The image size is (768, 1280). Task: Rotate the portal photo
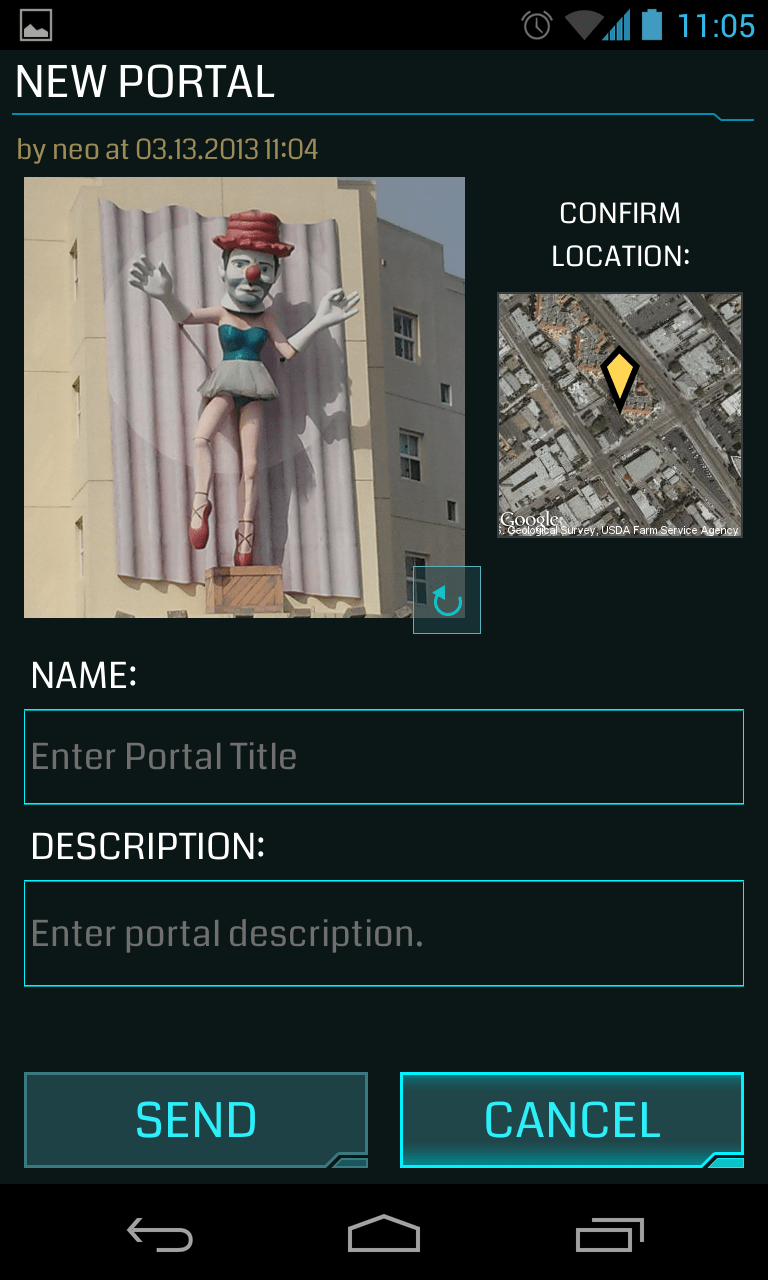click(x=447, y=600)
